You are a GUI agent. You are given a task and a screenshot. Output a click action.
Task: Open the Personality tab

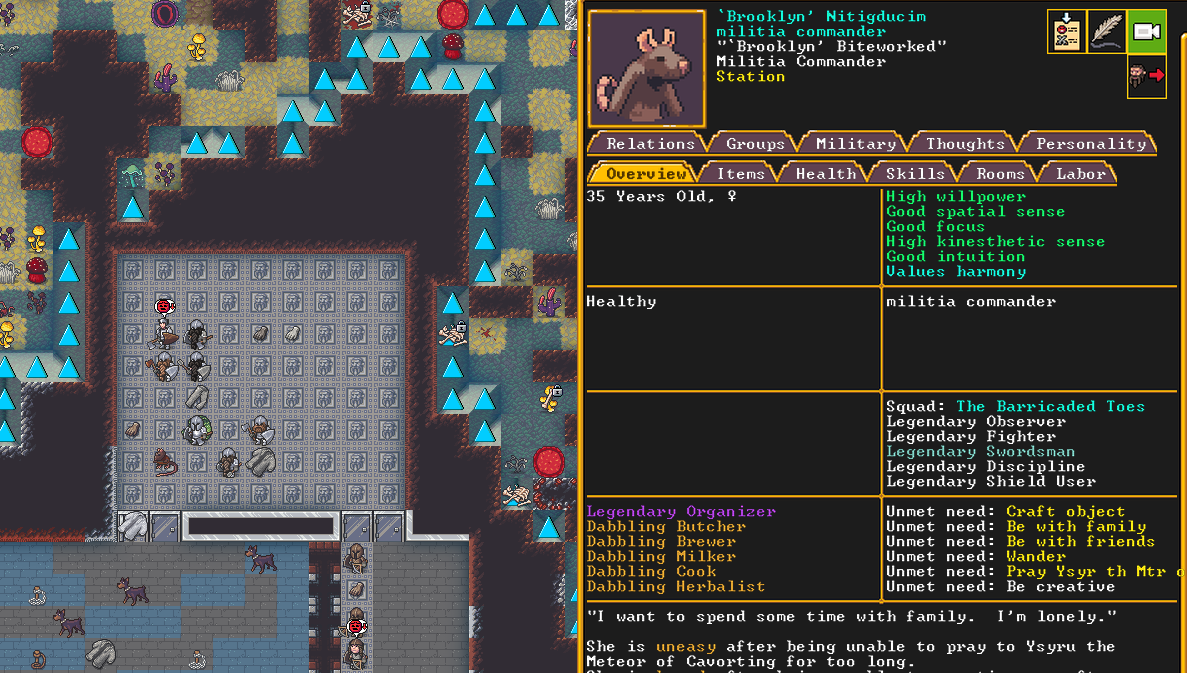point(1090,144)
